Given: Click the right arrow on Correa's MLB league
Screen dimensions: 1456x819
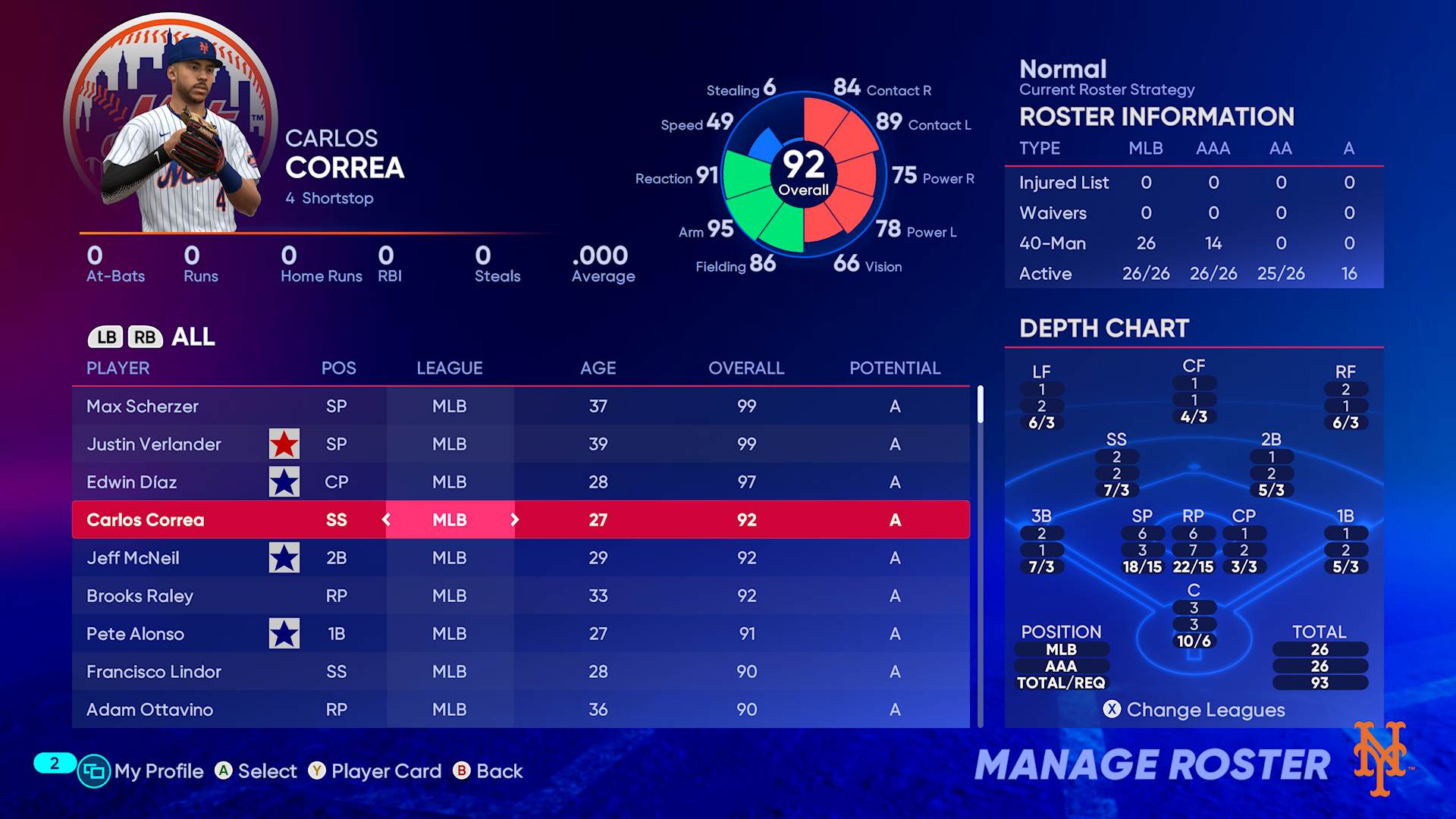Looking at the screenshot, I should (x=514, y=520).
